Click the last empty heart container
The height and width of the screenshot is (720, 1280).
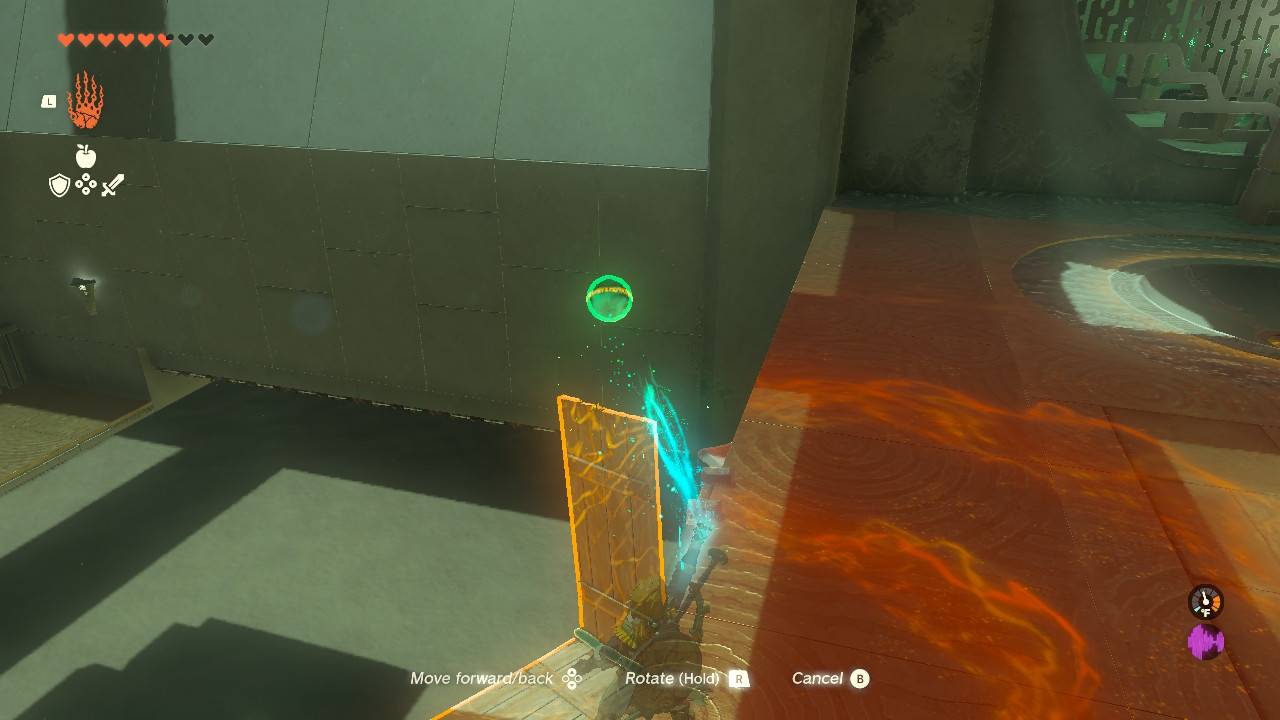[x=203, y=39]
